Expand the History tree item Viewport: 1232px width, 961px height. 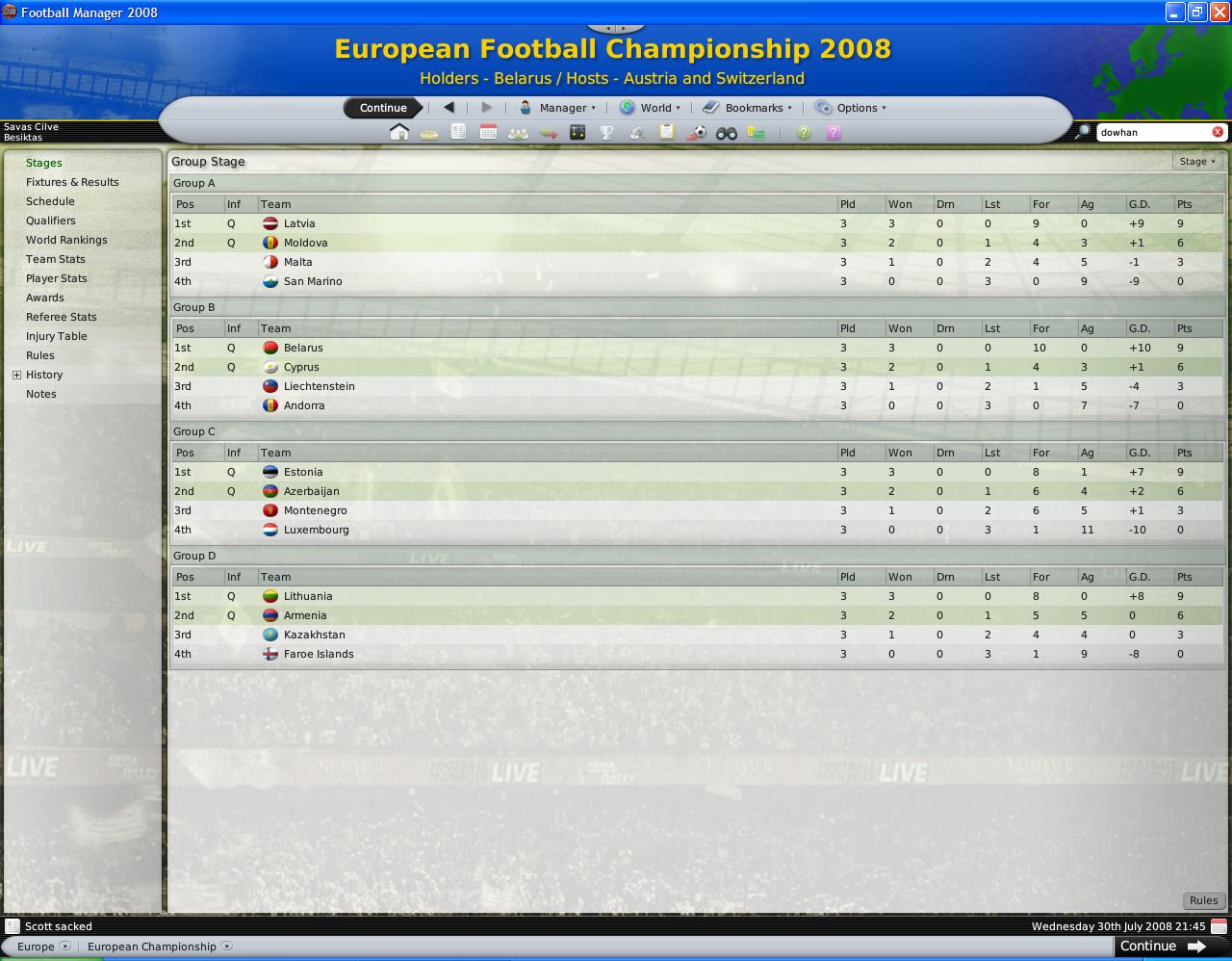pyautogui.click(x=16, y=375)
